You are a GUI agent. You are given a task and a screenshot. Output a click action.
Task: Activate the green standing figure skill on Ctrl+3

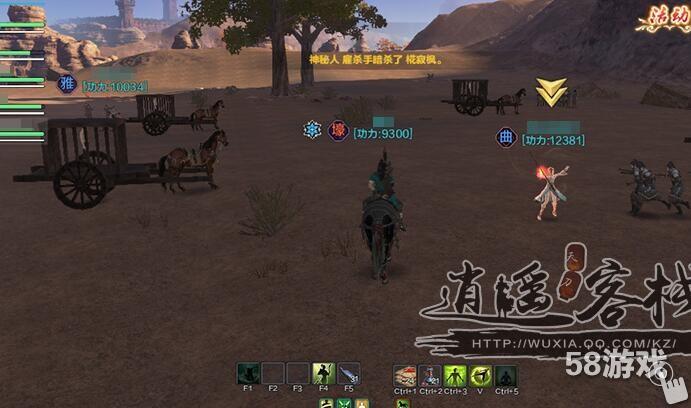(x=455, y=375)
